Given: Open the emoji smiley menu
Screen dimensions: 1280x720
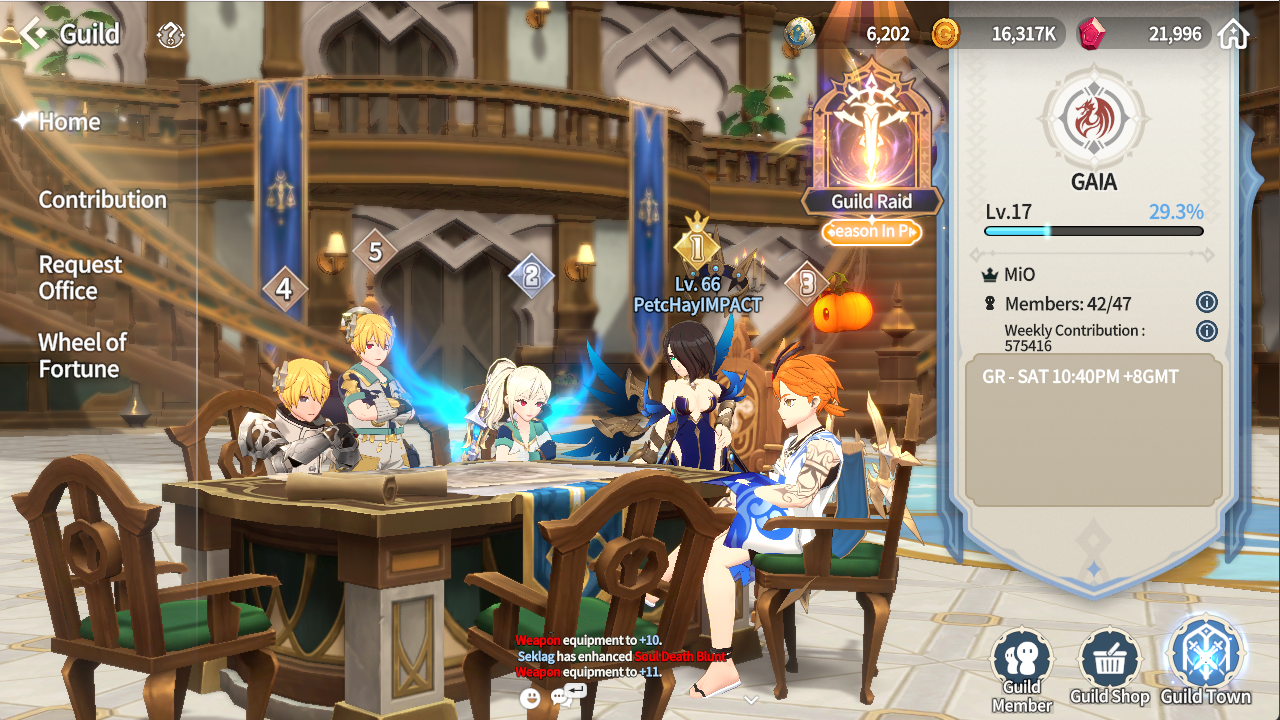Looking at the screenshot, I should pos(530,698).
